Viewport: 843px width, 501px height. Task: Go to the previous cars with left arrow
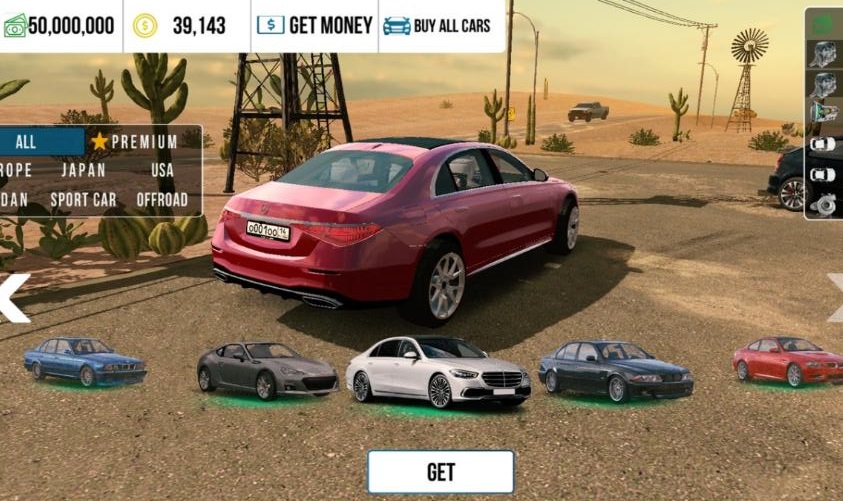tap(13, 299)
